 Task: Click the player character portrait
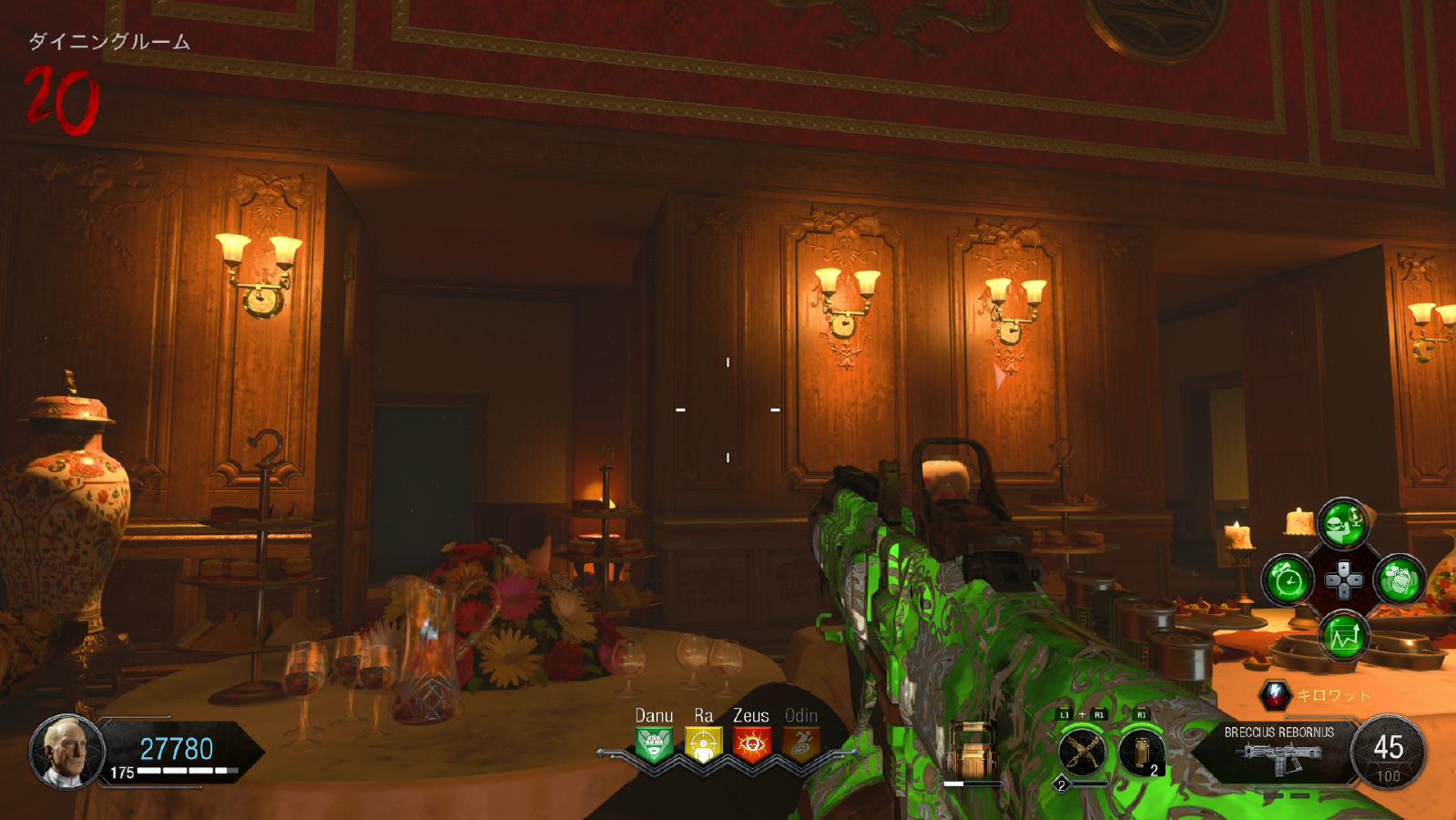pyautogui.click(x=66, y=752)
